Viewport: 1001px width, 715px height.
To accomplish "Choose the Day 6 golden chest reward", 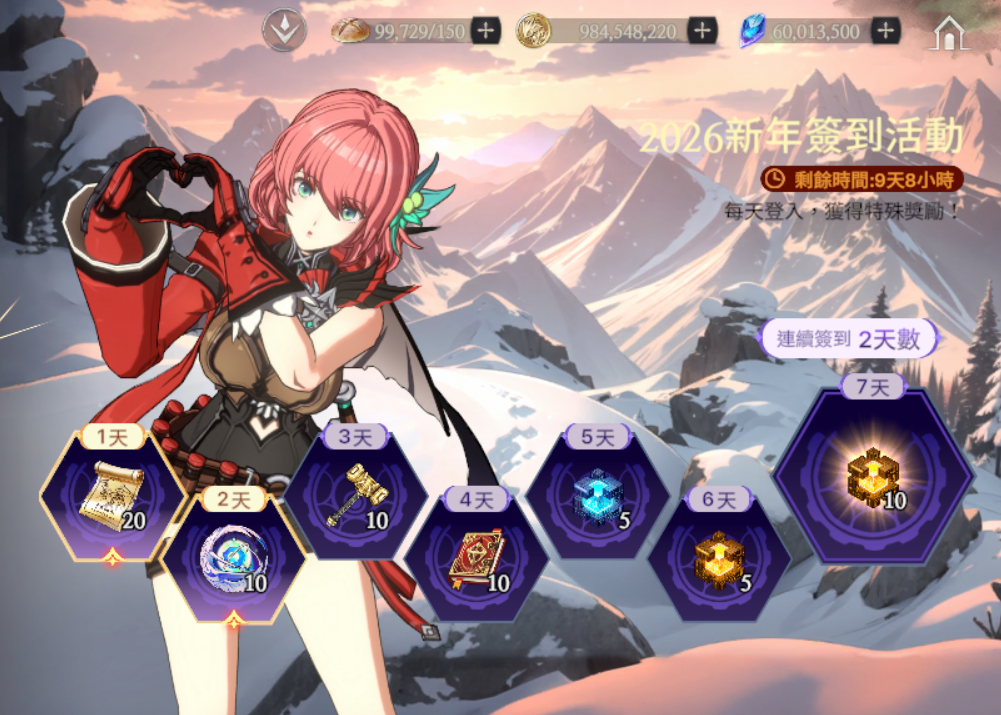I will (x=718, y=556).
